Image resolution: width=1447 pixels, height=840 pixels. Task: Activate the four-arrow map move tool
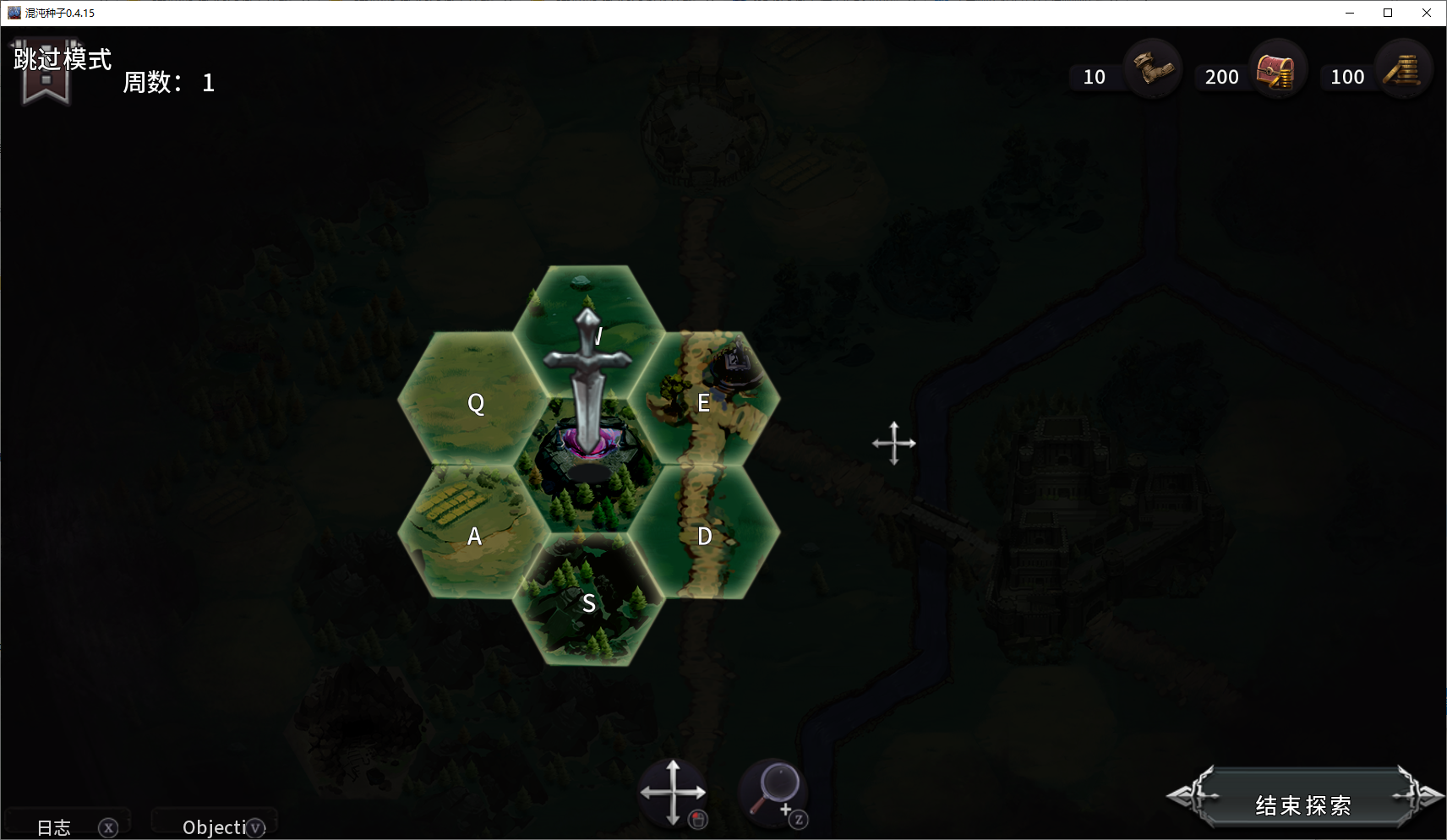673,793
